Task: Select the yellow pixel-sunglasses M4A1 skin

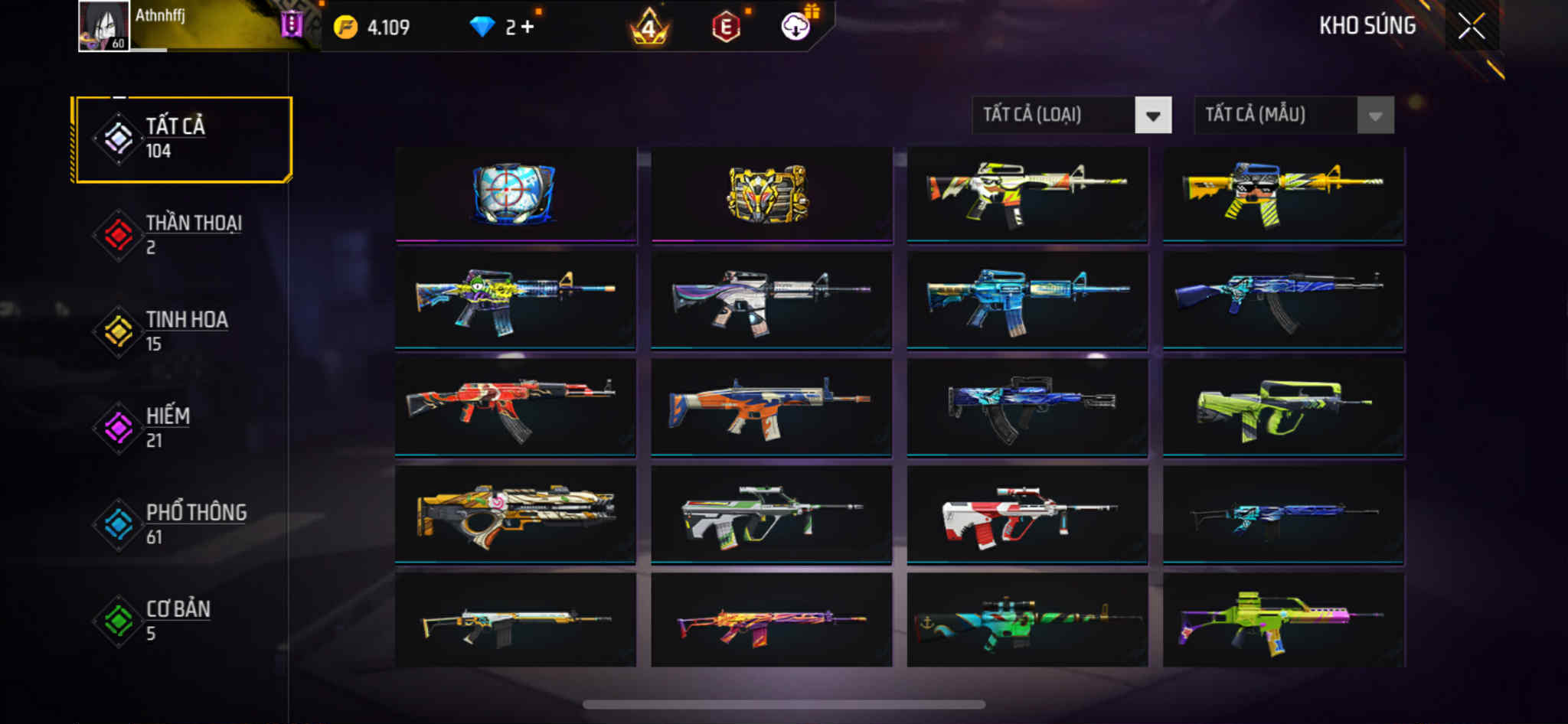Action: pyautogui.click(x=1283, y=194)
